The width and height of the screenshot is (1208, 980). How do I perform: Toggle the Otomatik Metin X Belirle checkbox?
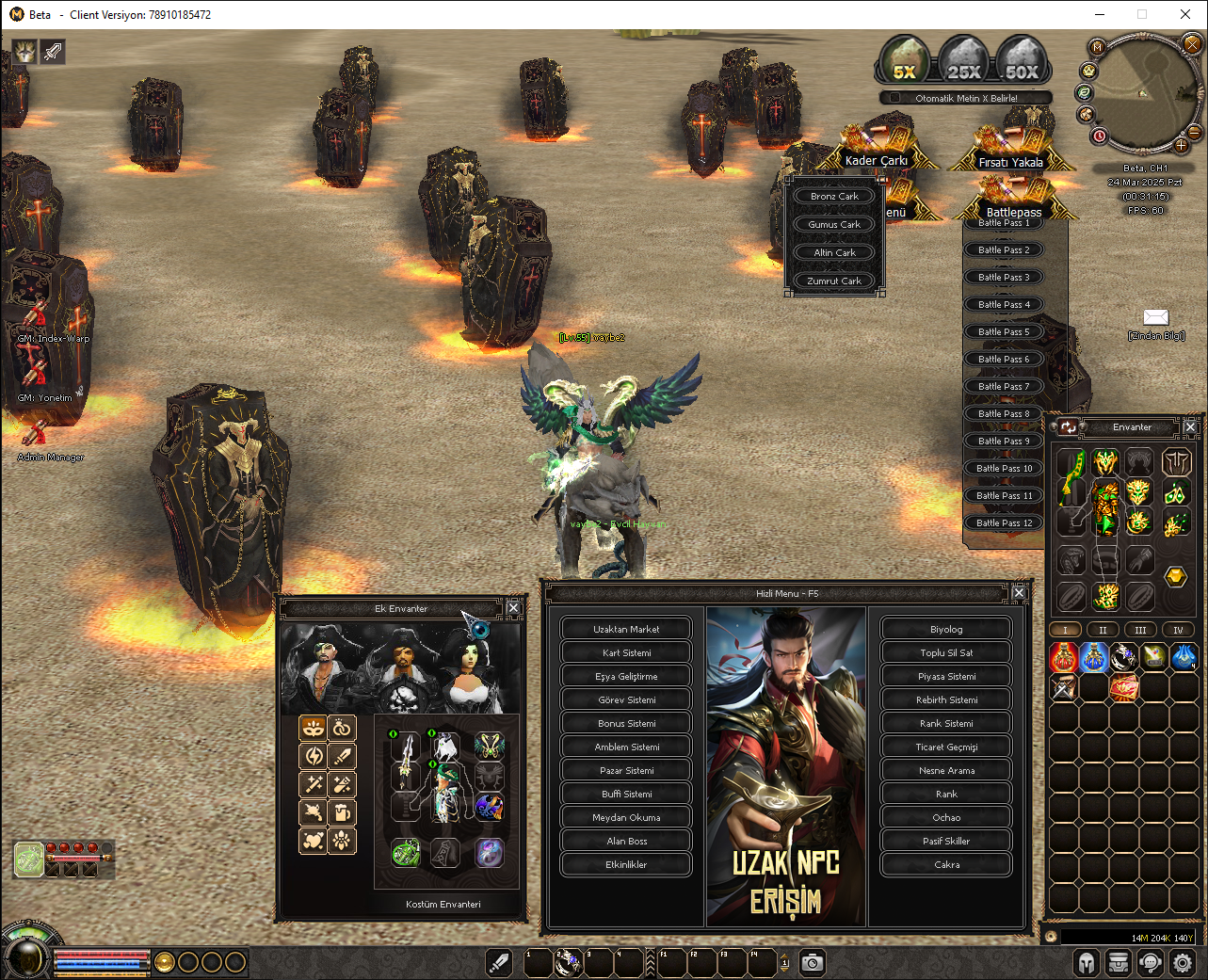(x=894, y=98)
